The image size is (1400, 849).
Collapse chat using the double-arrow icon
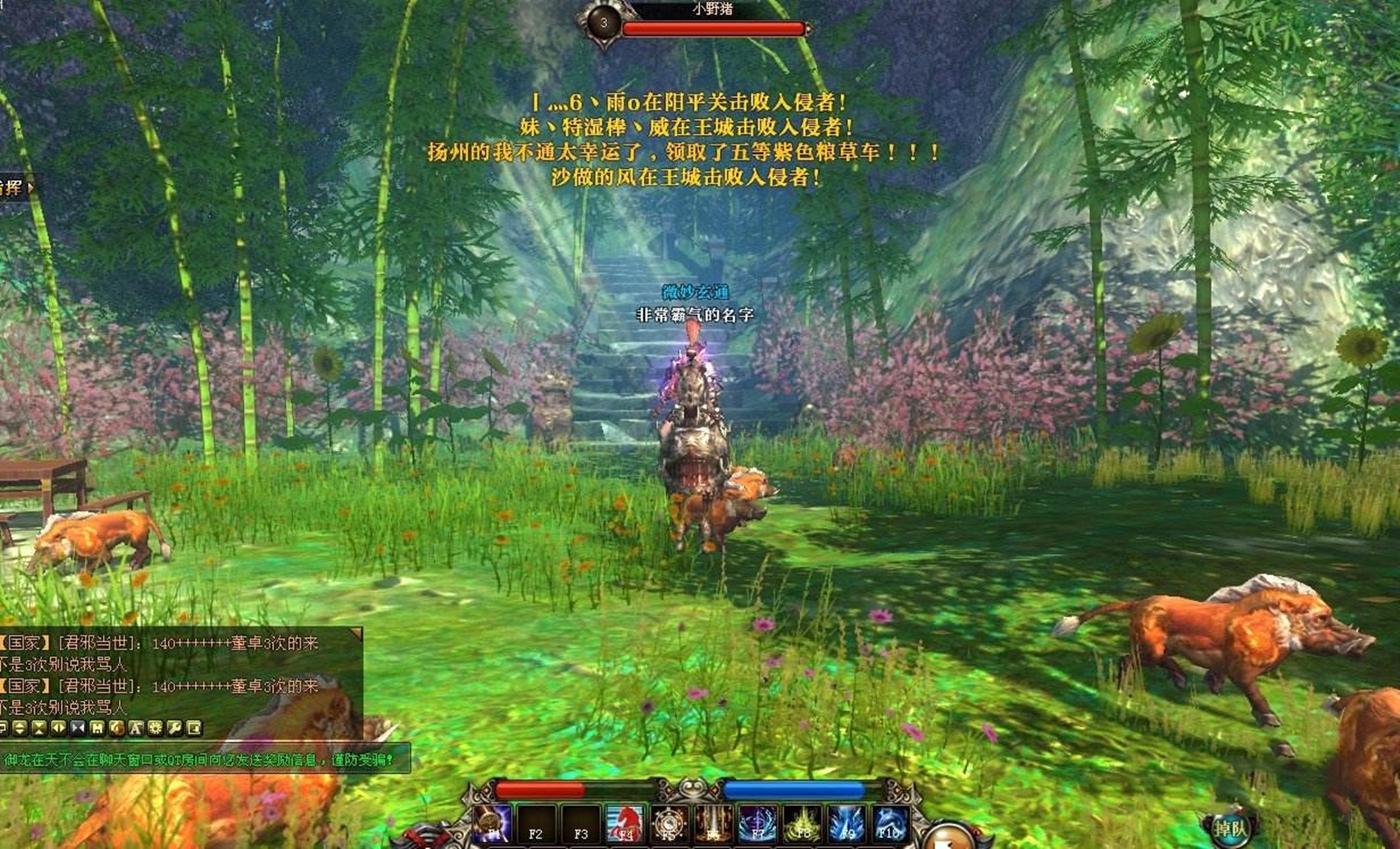[x=77, y=727]
